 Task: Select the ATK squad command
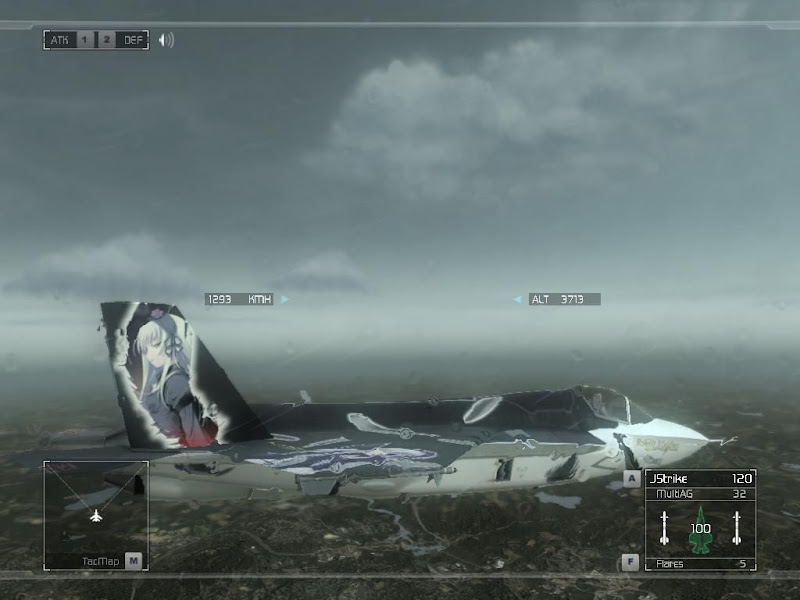[x=58, y=40]
